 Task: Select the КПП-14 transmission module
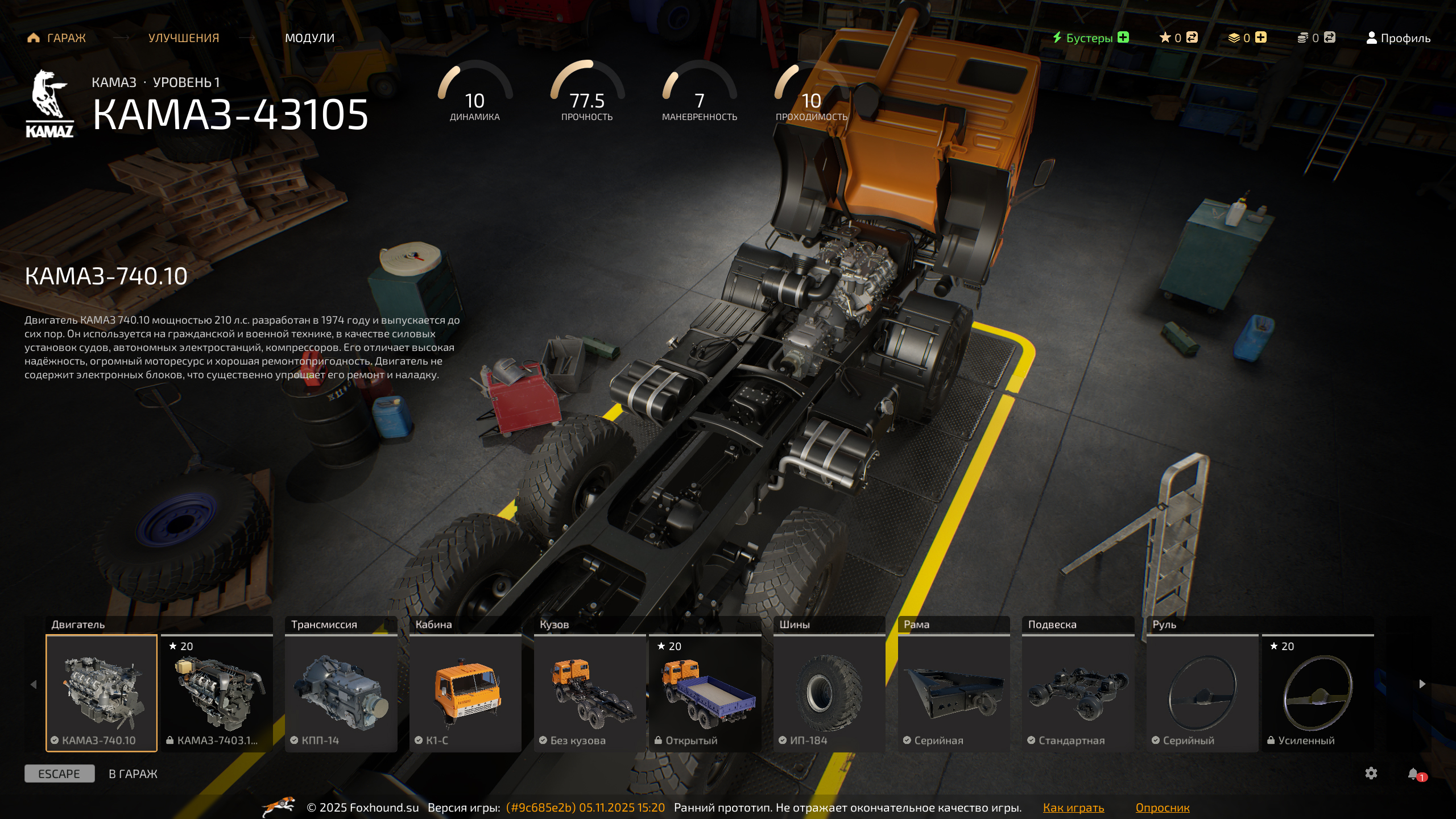point(341,693)
